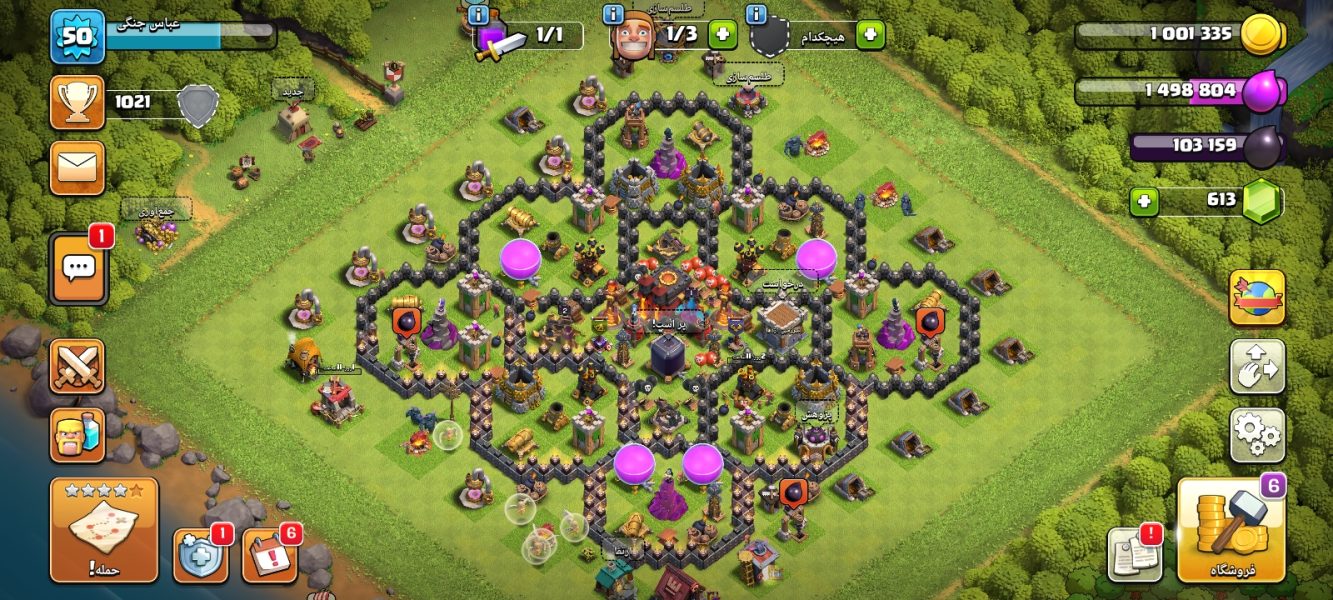1333x600 pixels.
Task: Open the army overview barbarian button
Action: pyautogui.click(x=77, y=435)
